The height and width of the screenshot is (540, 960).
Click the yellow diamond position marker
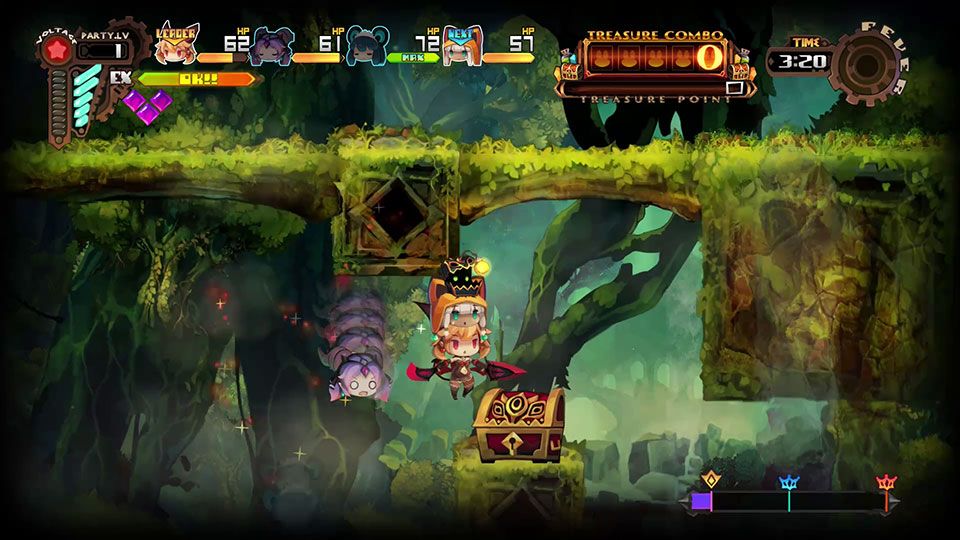[711, 480]
